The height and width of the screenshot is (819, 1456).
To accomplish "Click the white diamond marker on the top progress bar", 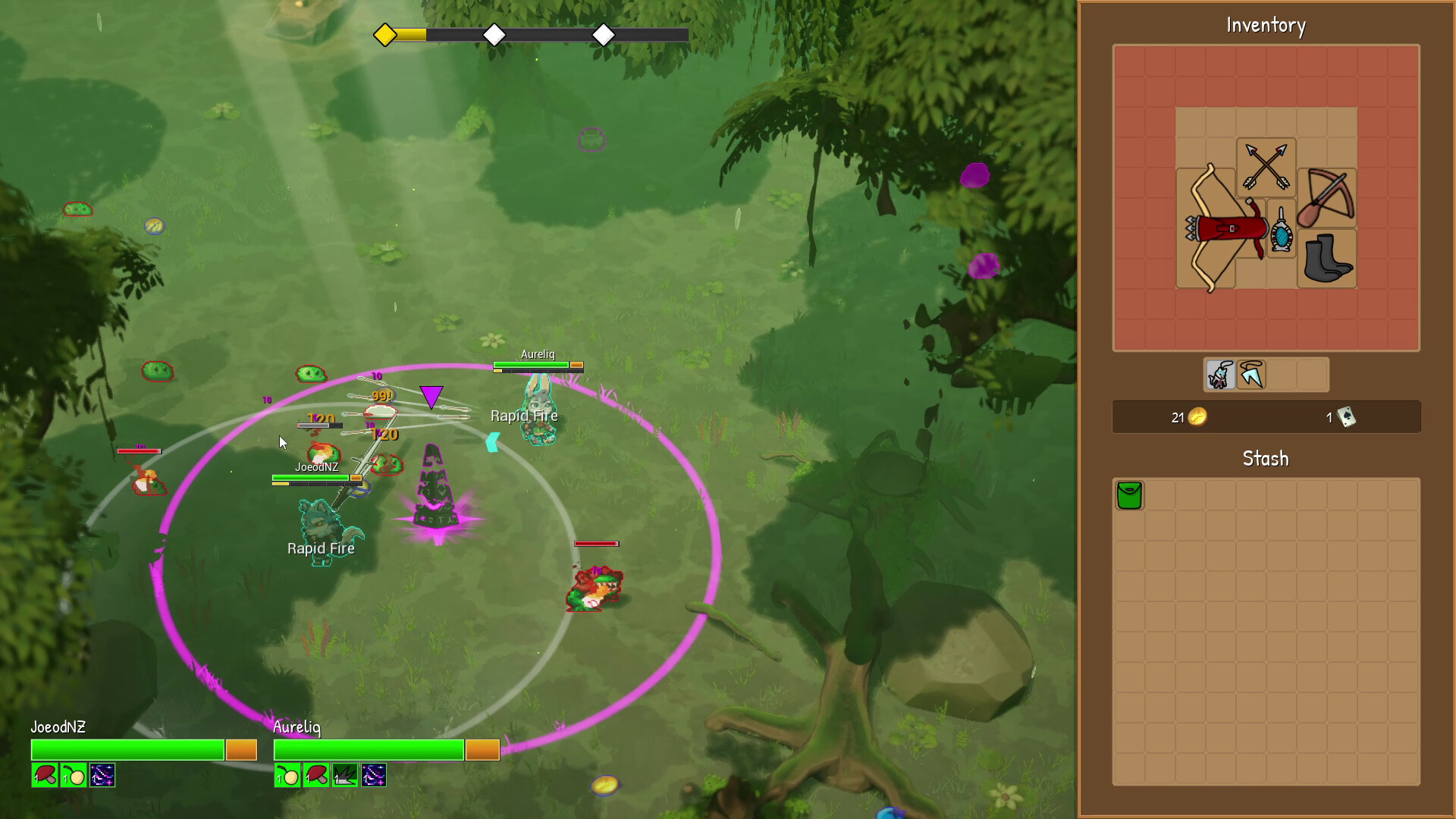I will coord(494,34).
